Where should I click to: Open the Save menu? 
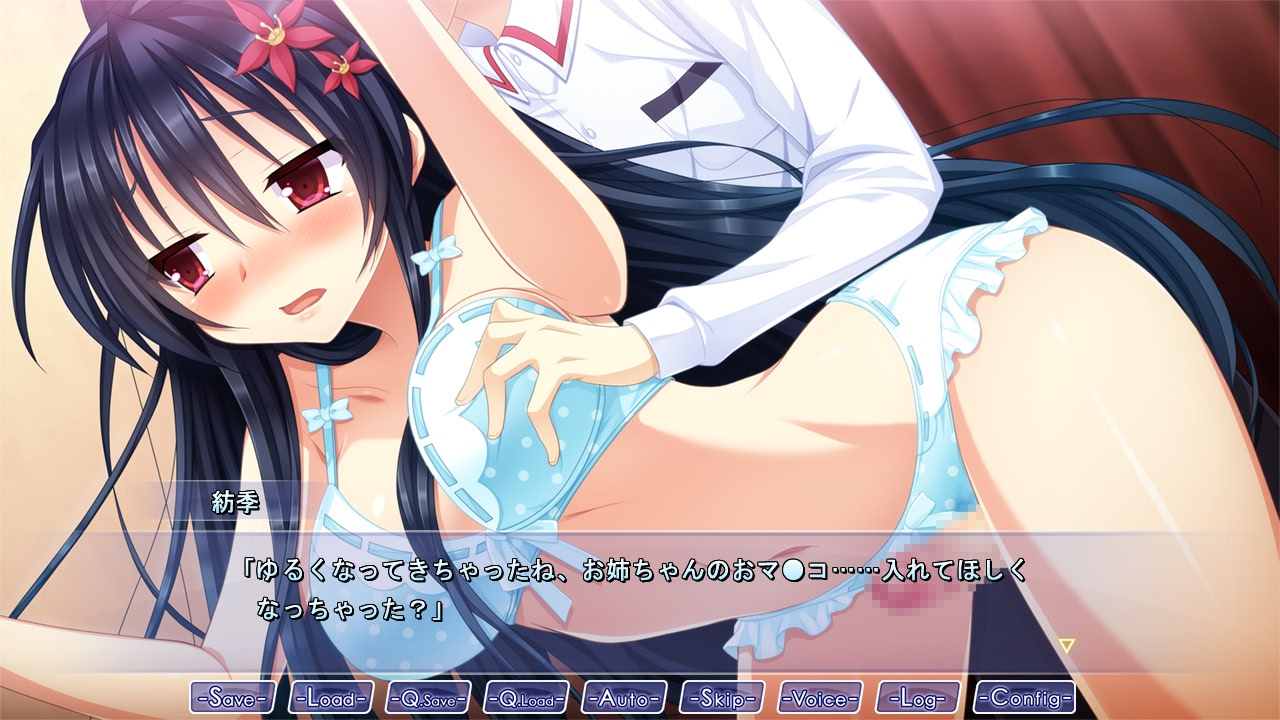click(233, 697)
